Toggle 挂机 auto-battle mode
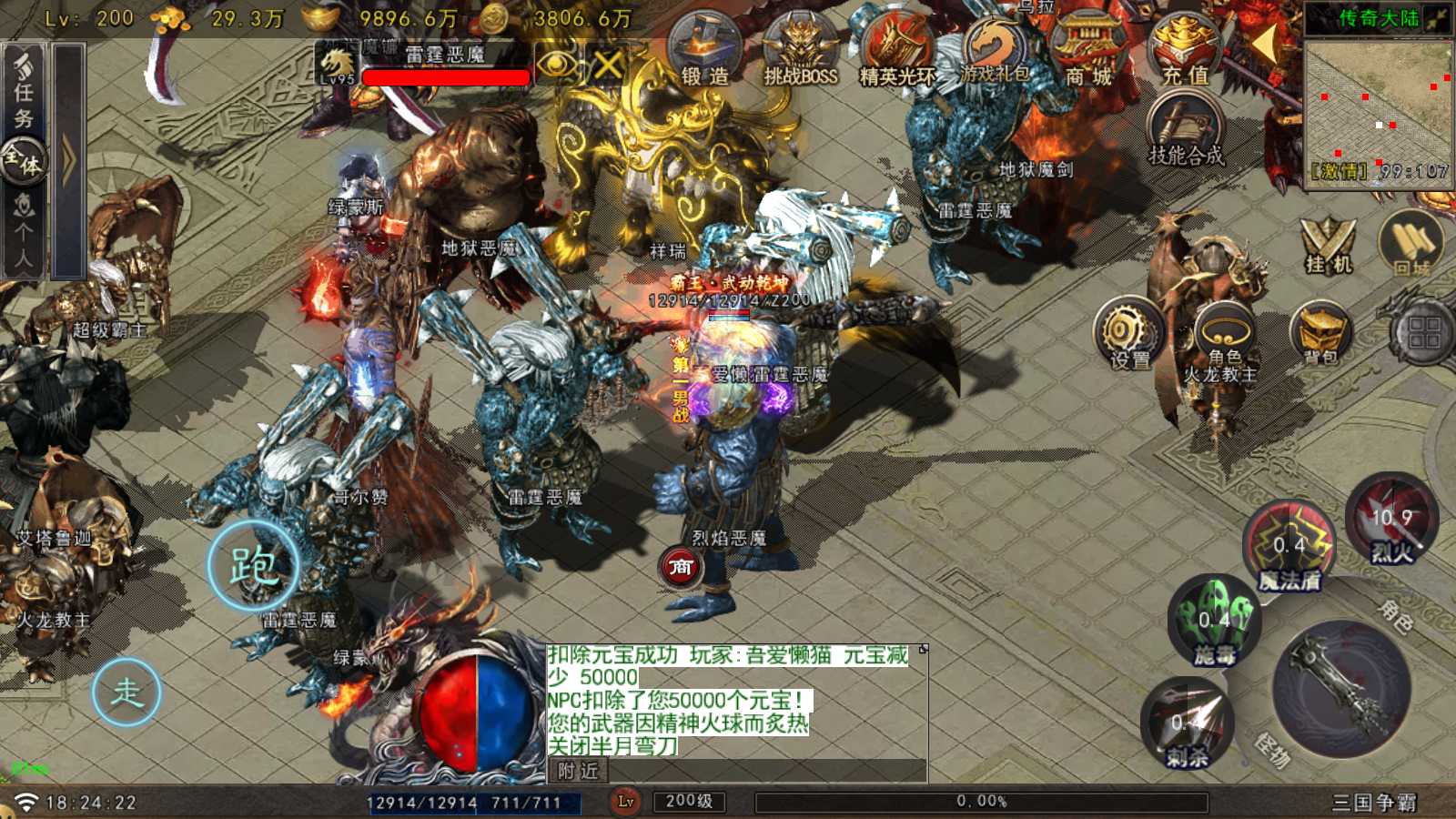Viewport: 1456px width, 819px height. 1329,246
